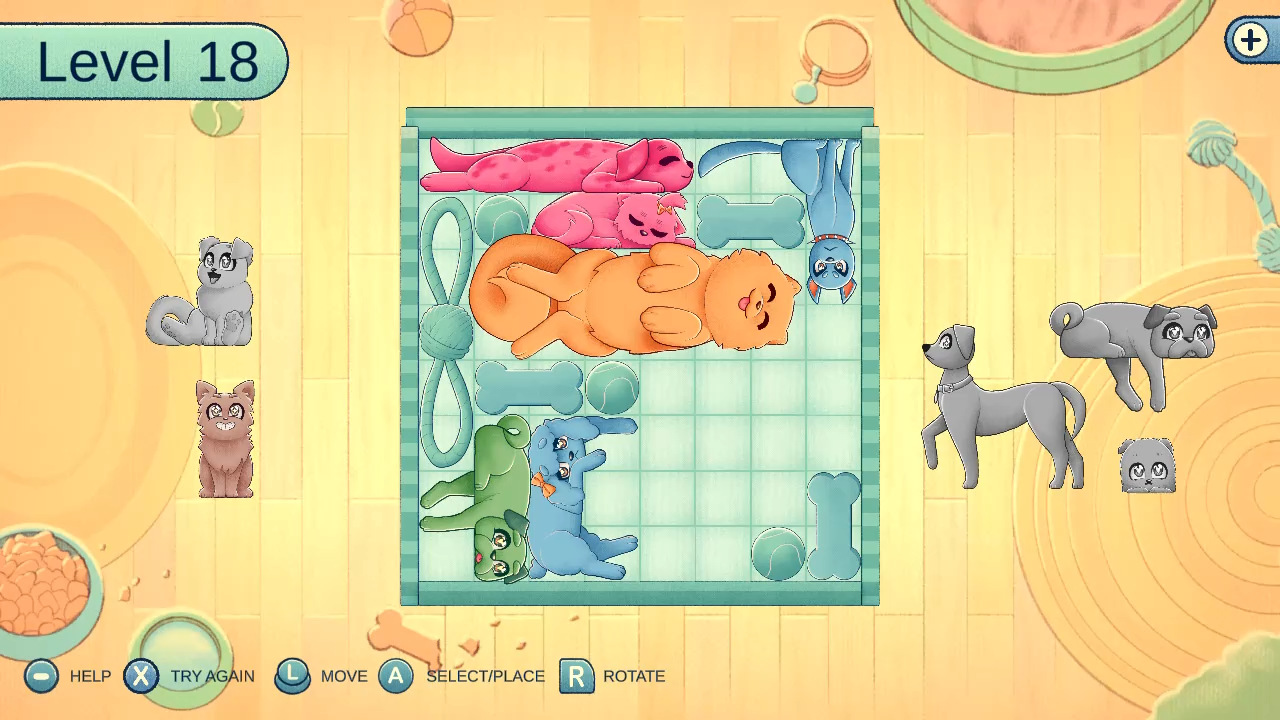Click the Select/Place A icon
Screen dimensions: 1280x720
pyautogui.click(x=397, y=676)
